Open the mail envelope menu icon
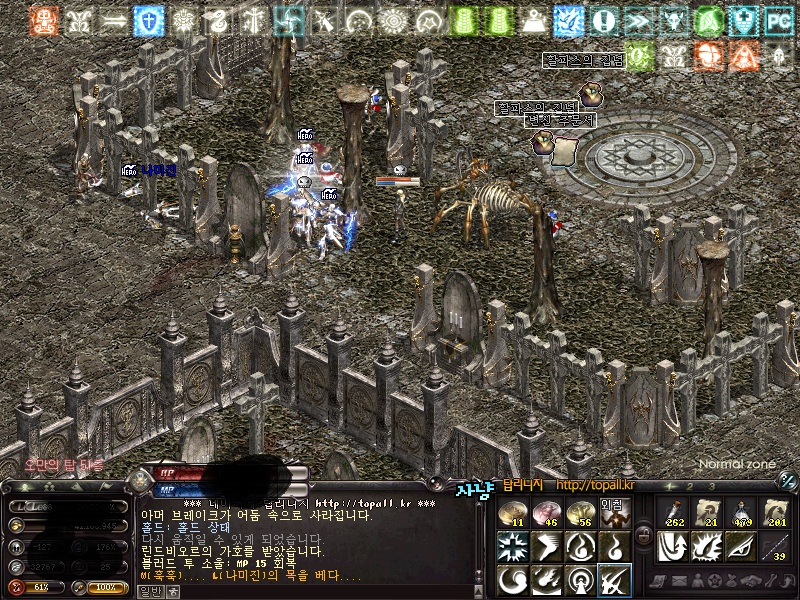This screenshot has height=600, width=800. pyautogui.click(x=676, y=581)
